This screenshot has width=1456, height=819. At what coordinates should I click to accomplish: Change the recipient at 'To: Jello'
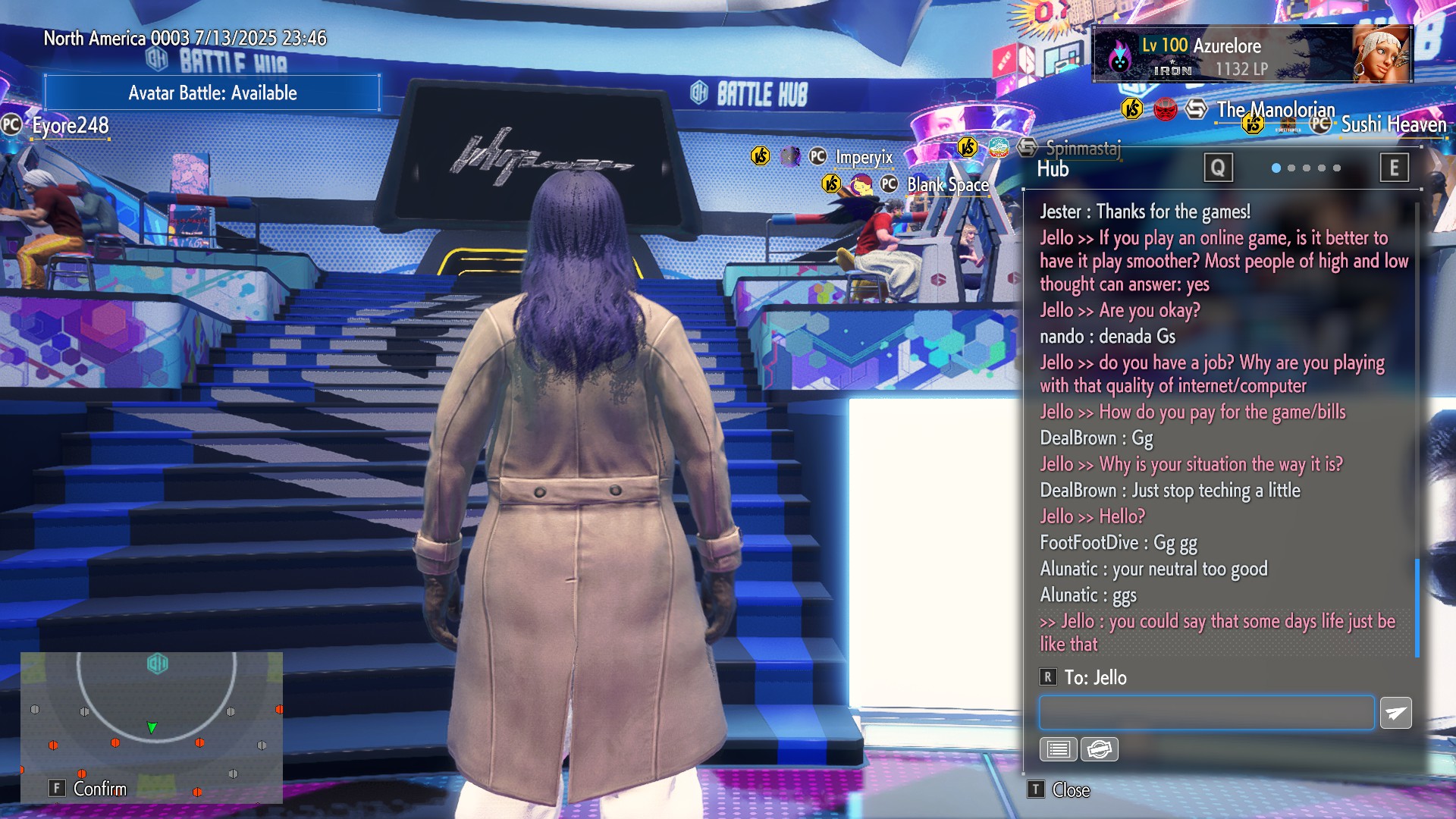[x=1084, y=677]
